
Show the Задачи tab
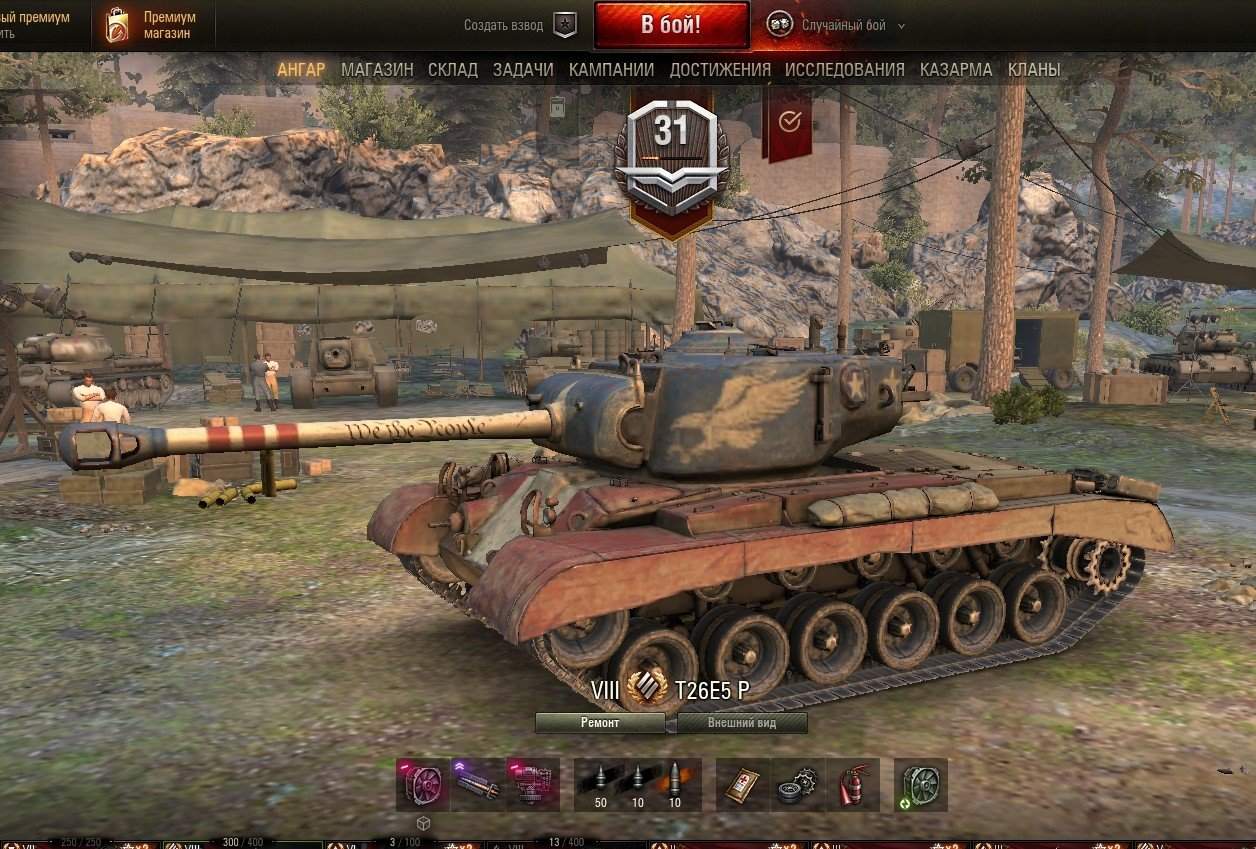point(523,70)
